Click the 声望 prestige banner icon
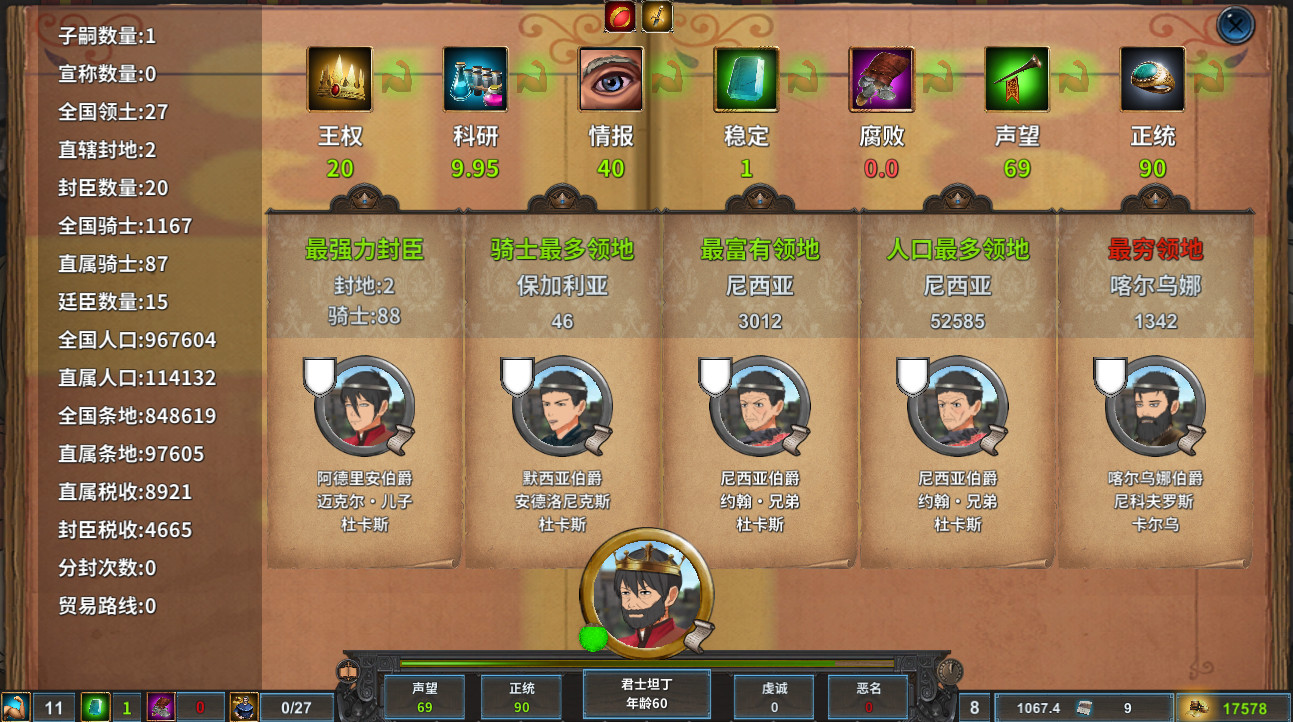This screenshot has height=722, width=1293. point(1016,79)
